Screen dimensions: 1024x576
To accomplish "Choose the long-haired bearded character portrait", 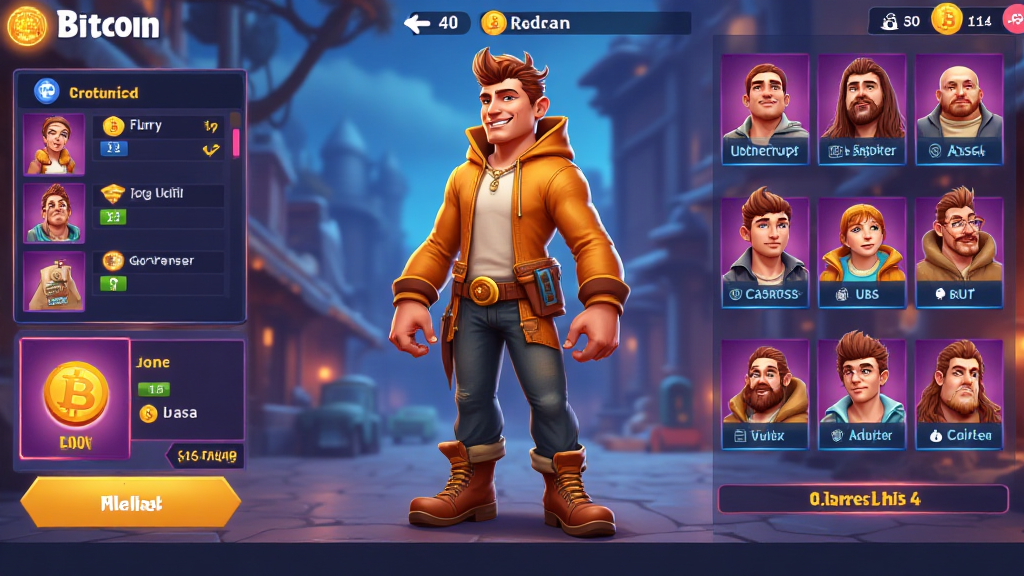I will click(x=862, y=110).
